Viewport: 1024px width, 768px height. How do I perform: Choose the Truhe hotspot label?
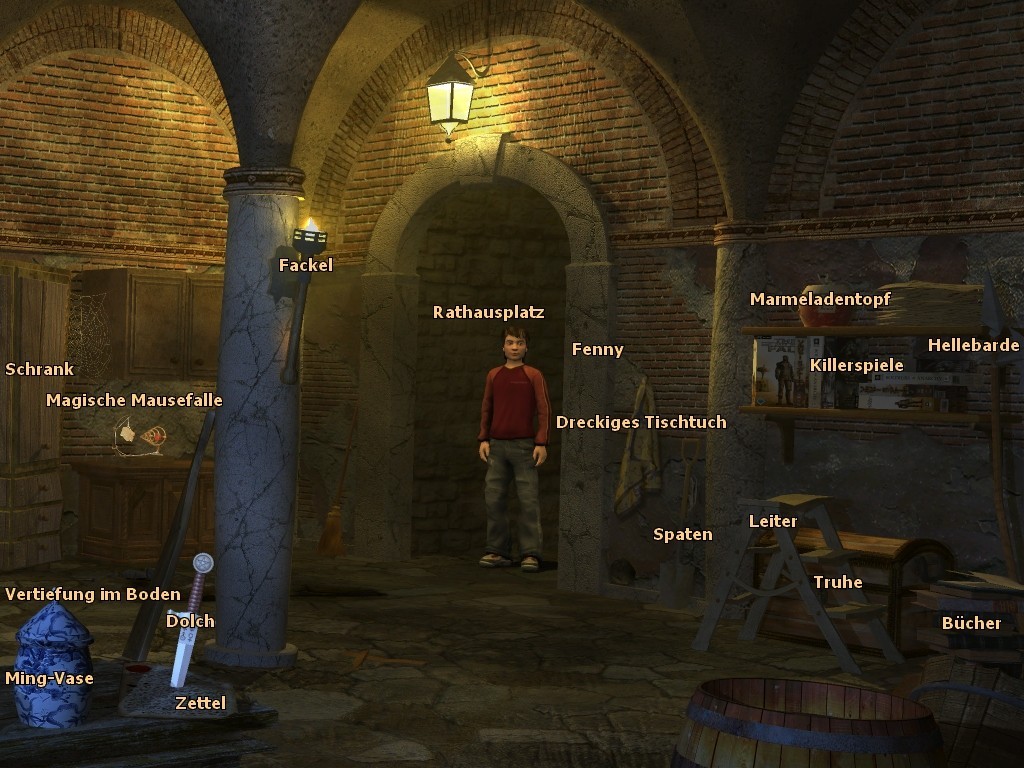(837, 582)
